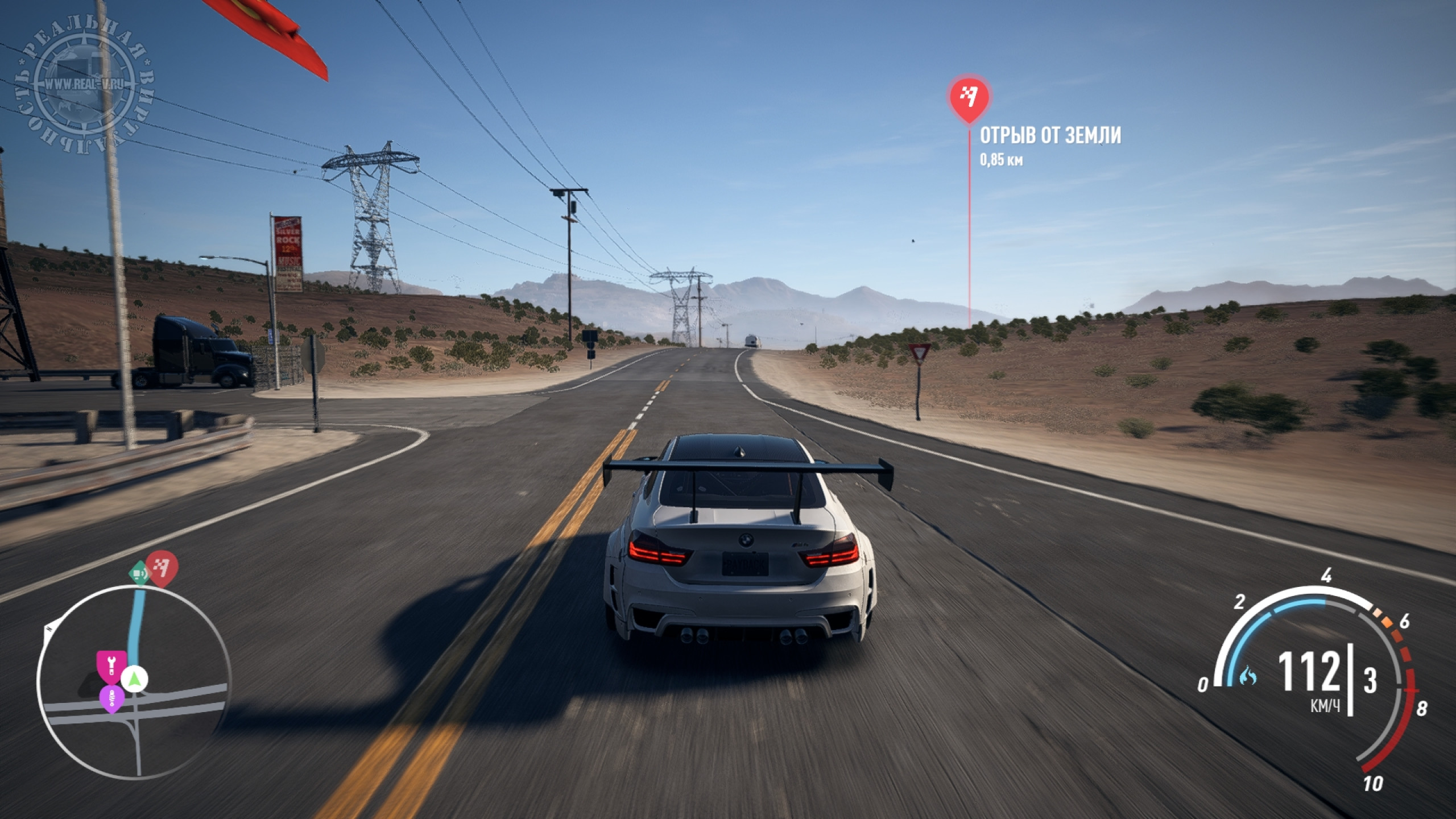1456x819 pixels.
Task: Select the red checkered waypoint pin in the sky
Action: [969, 100]
